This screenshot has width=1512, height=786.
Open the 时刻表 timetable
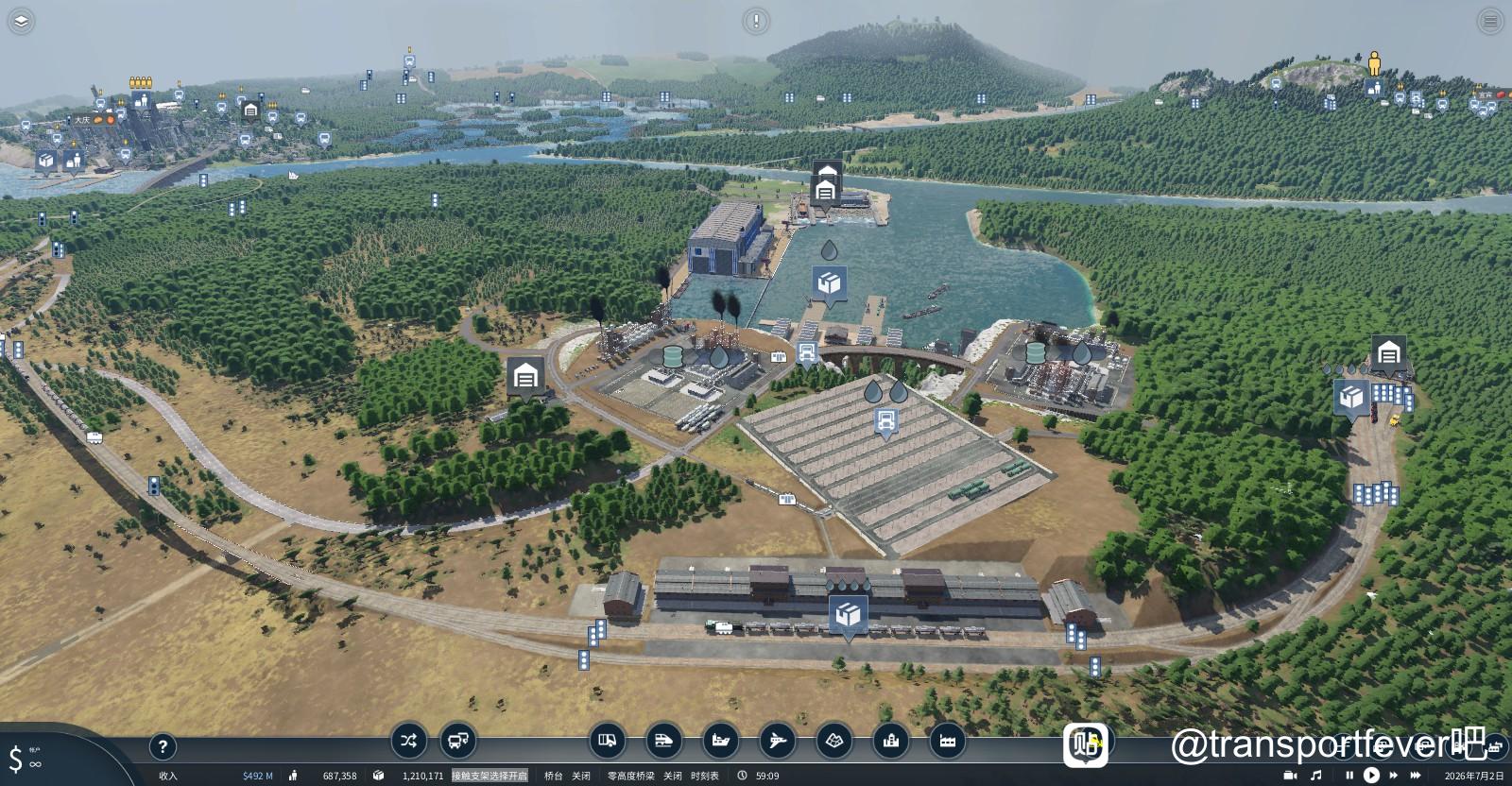coord(704,776)
